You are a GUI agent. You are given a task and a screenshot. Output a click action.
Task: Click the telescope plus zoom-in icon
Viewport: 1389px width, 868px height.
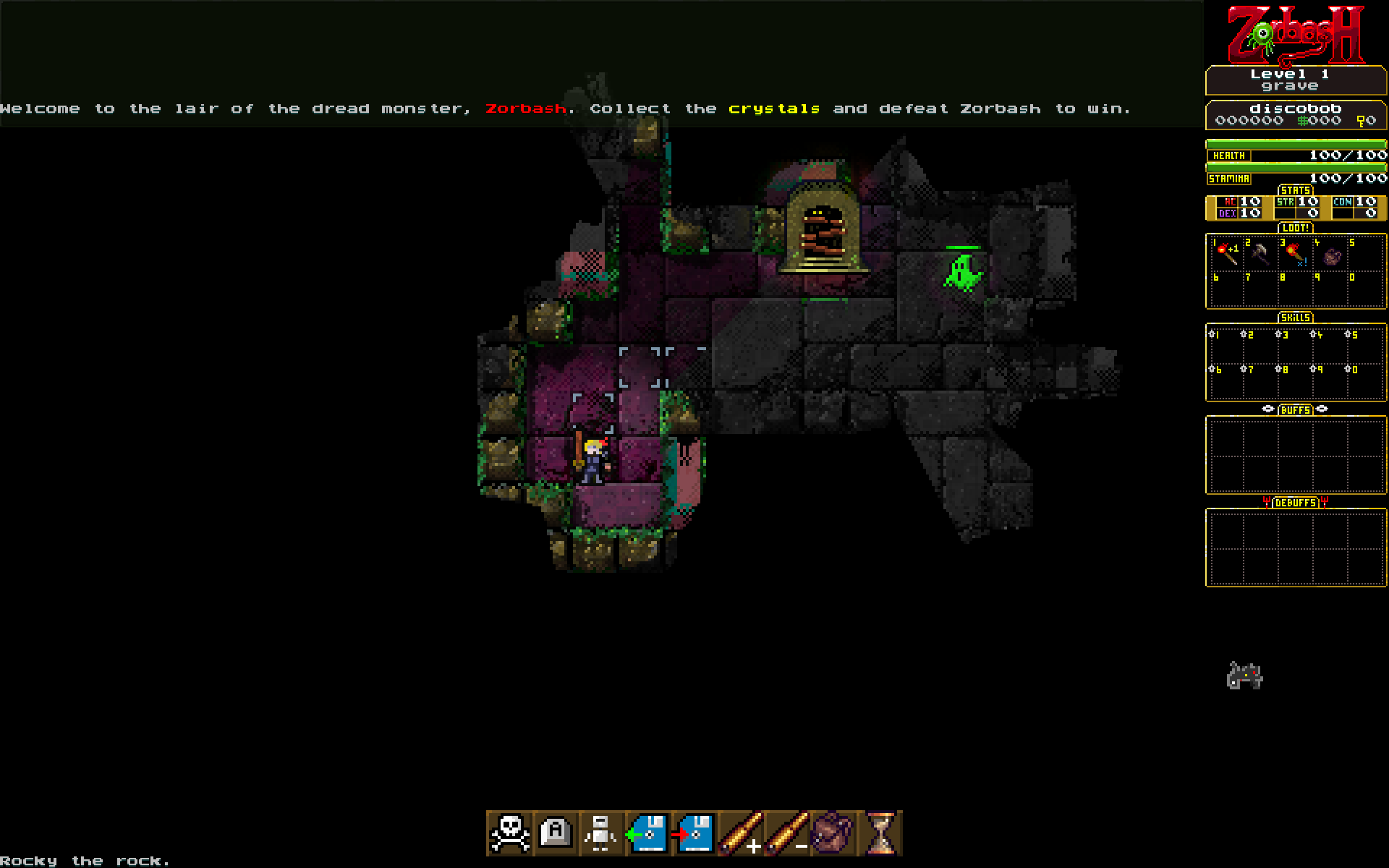tap(741, 833)
